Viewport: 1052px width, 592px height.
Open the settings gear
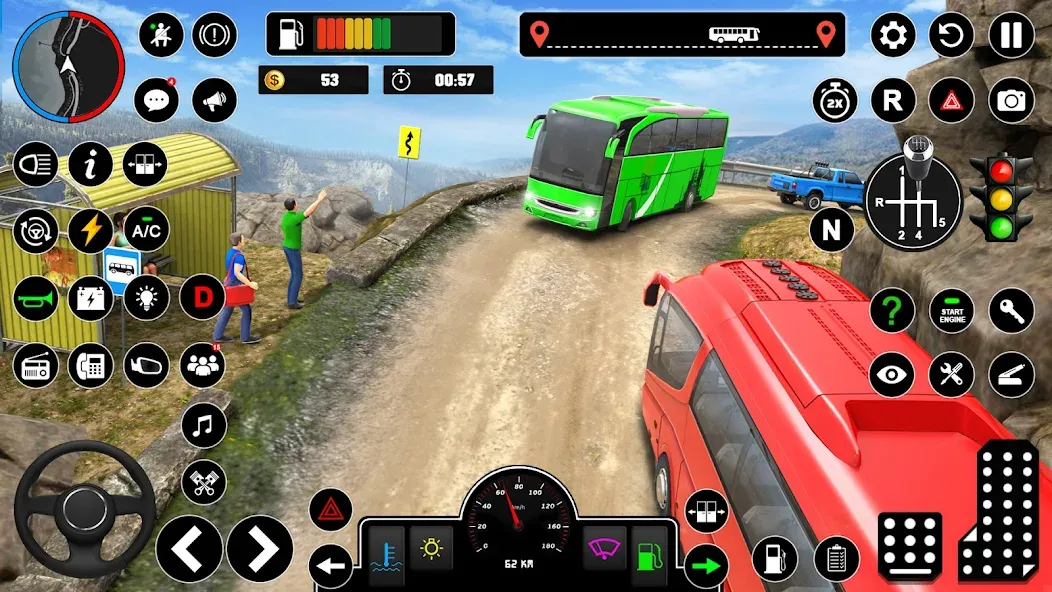[x=893, y=36]
